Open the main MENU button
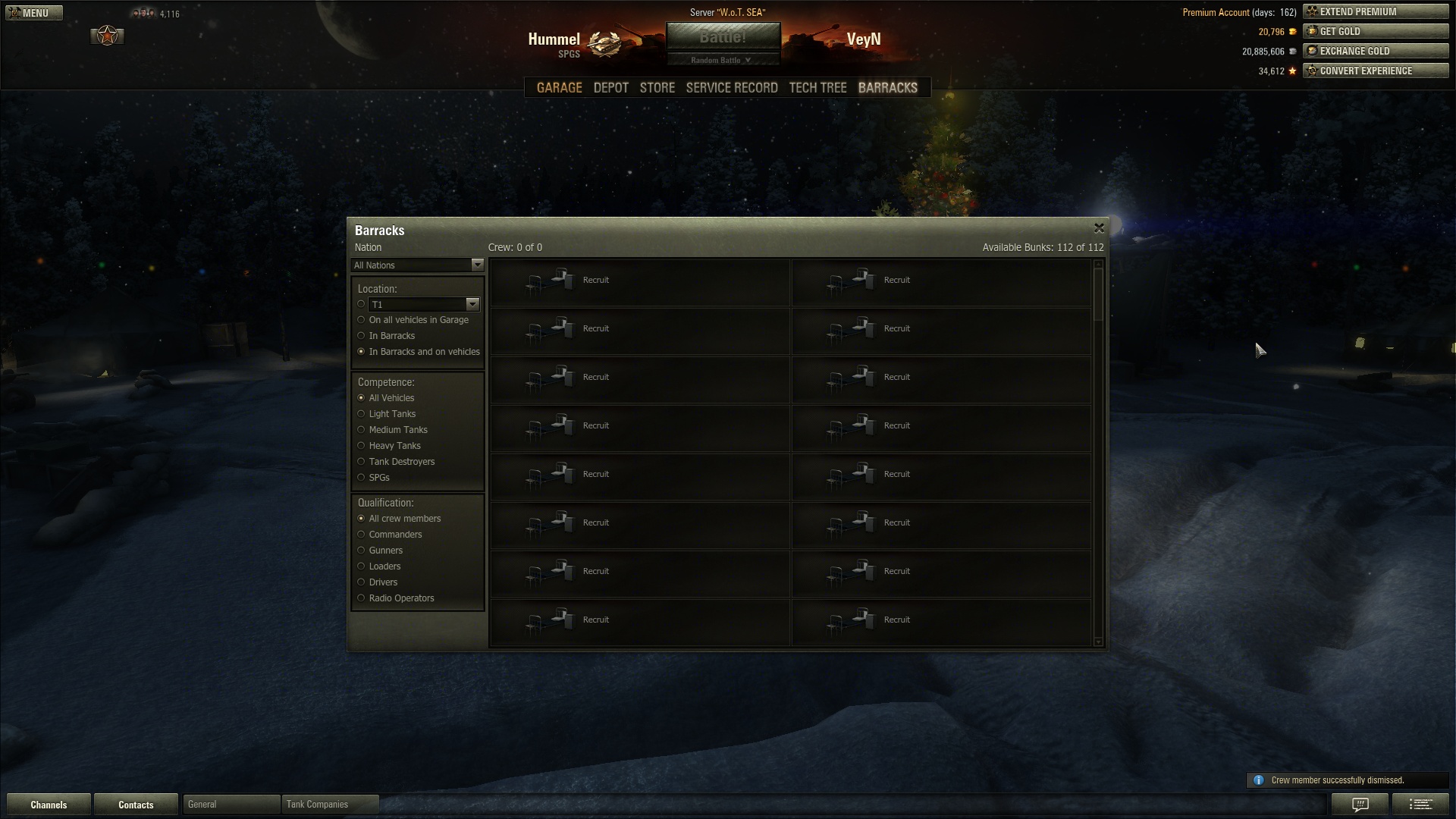This screenshot has height=819, width=1456. tap(34, 13)
